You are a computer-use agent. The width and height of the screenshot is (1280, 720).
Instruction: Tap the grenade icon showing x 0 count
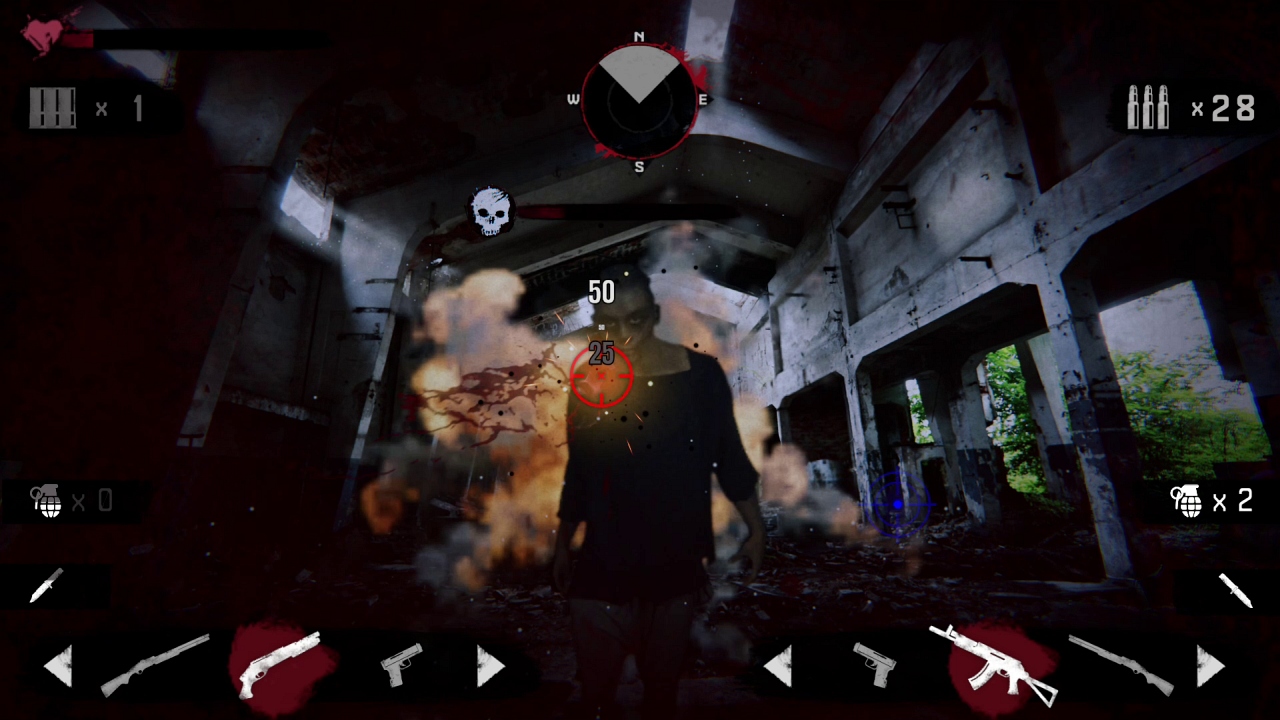coord(47,501)
